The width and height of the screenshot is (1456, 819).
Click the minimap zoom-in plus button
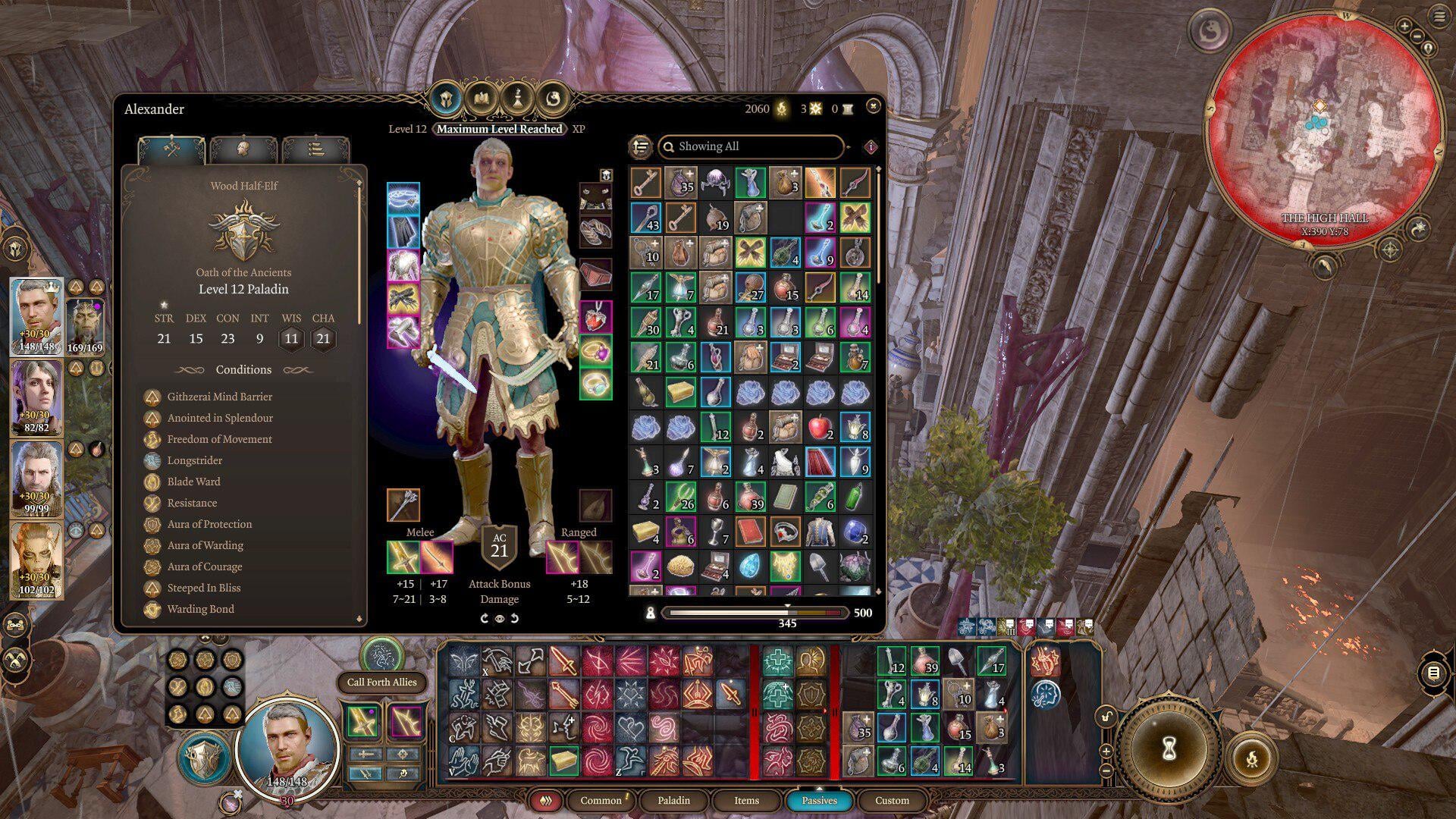point(1405,27)
